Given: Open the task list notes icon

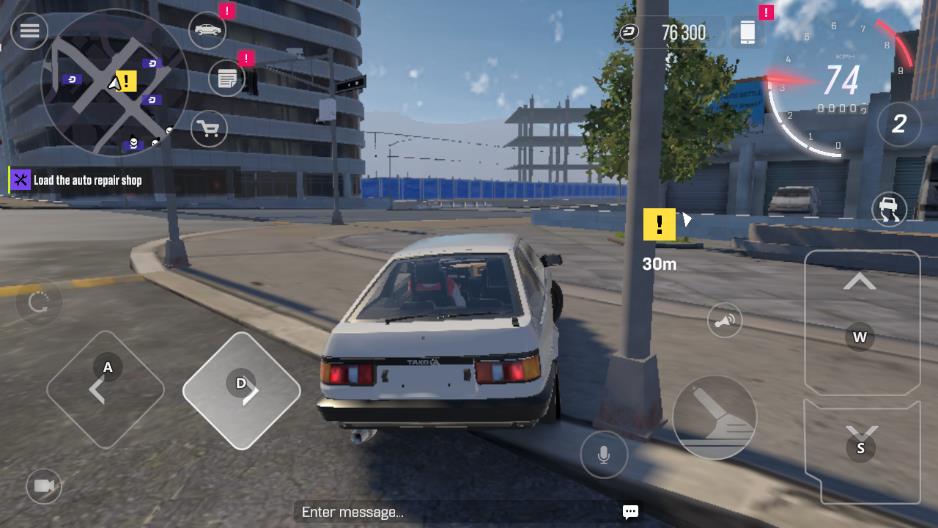Looking at the screenshot, I should tap(227, 78).
